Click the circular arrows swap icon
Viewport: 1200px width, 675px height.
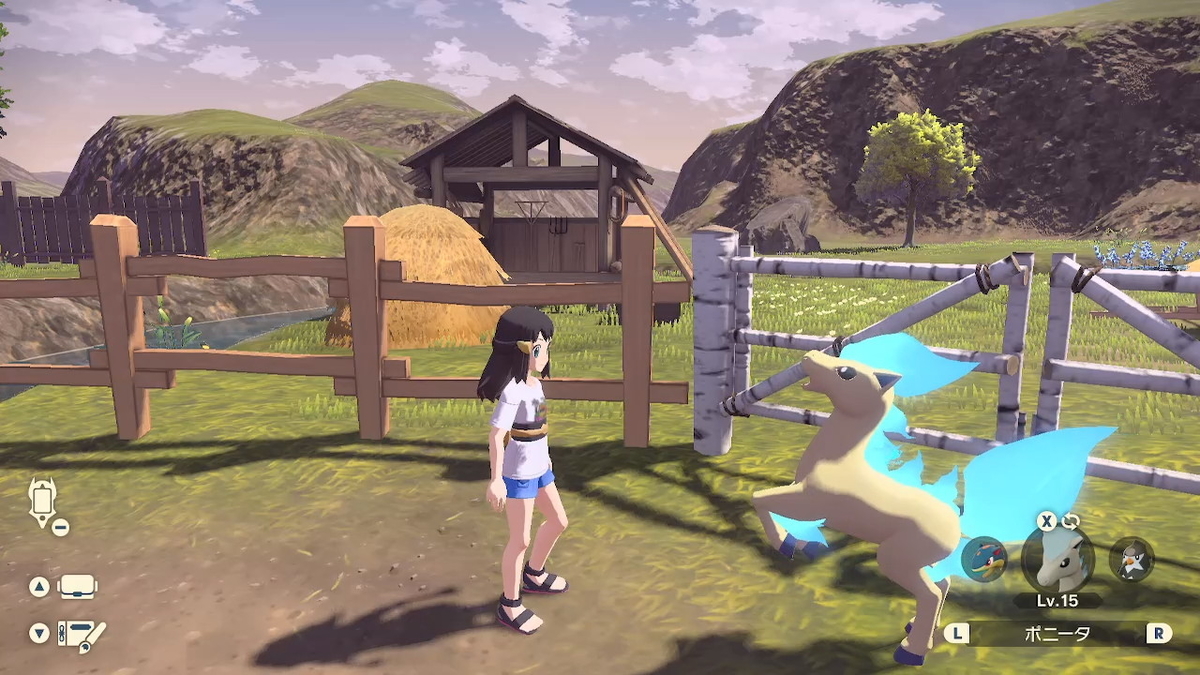click(1071, 521)
